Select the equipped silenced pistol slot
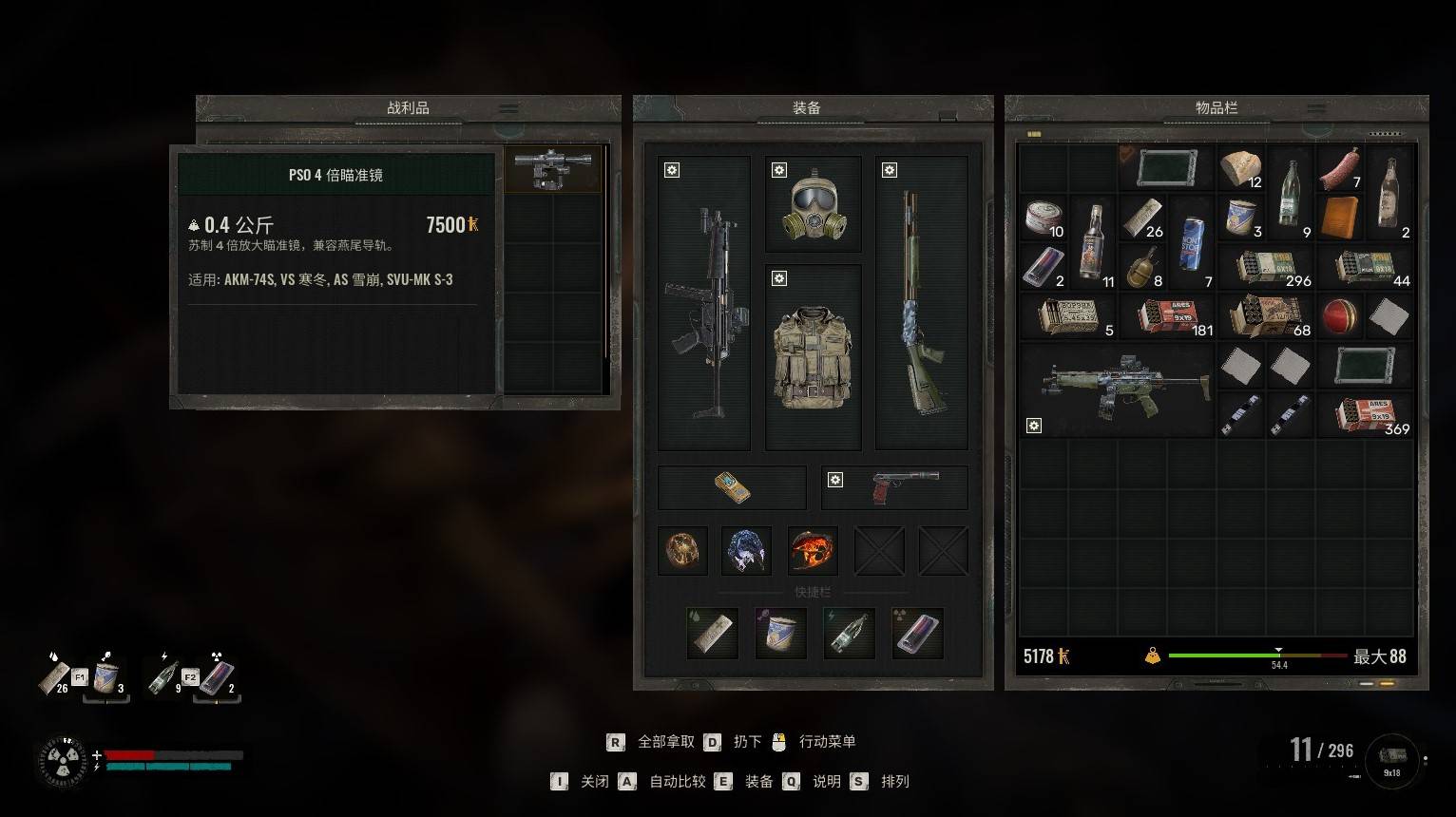The image size is (1456, 817). [894, 487]
